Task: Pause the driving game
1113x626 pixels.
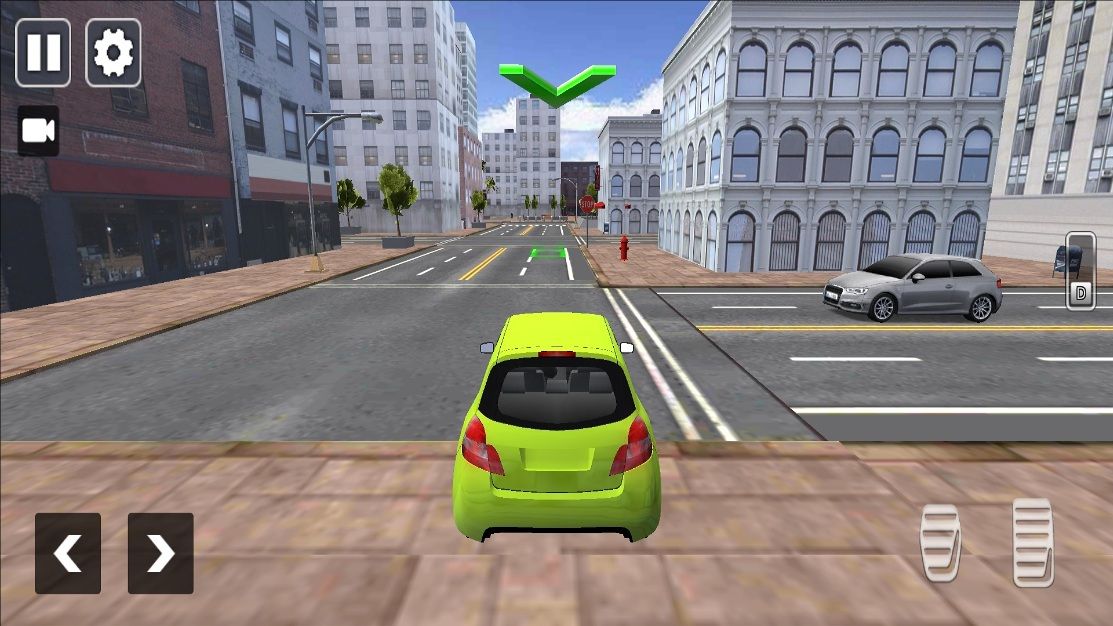Action: [43, 52]
